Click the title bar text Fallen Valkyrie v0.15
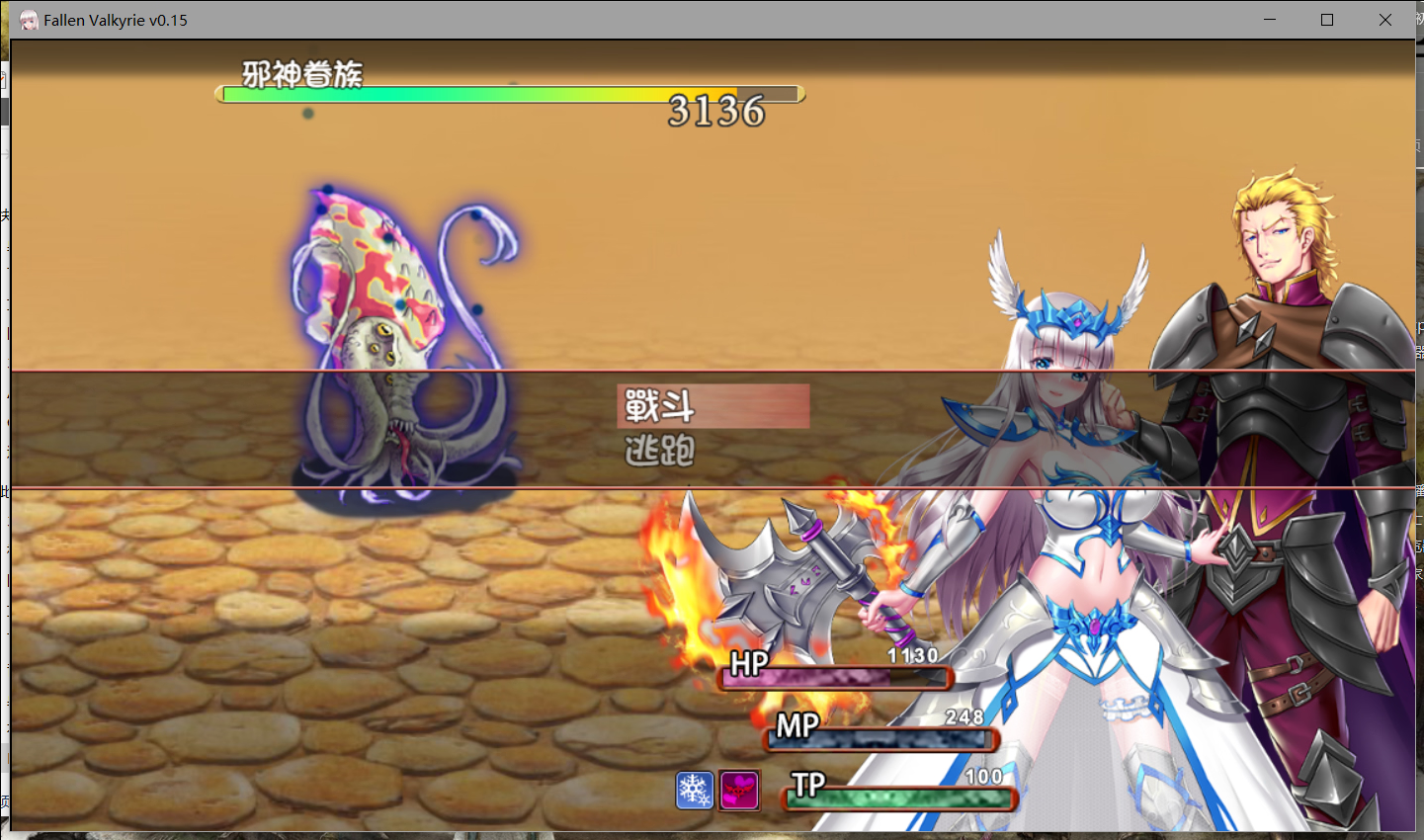1424x840 pixels. [114, 19]
